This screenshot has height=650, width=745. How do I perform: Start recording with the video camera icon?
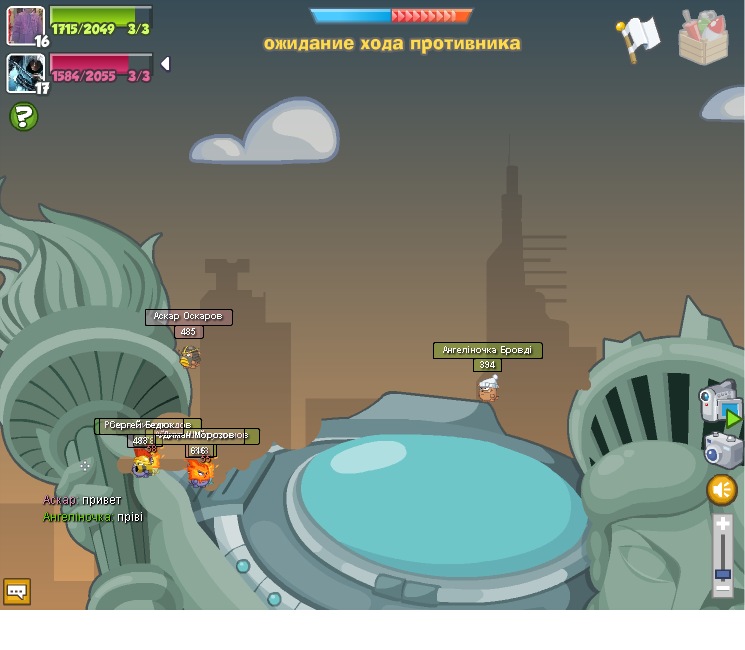click(718, 402)
